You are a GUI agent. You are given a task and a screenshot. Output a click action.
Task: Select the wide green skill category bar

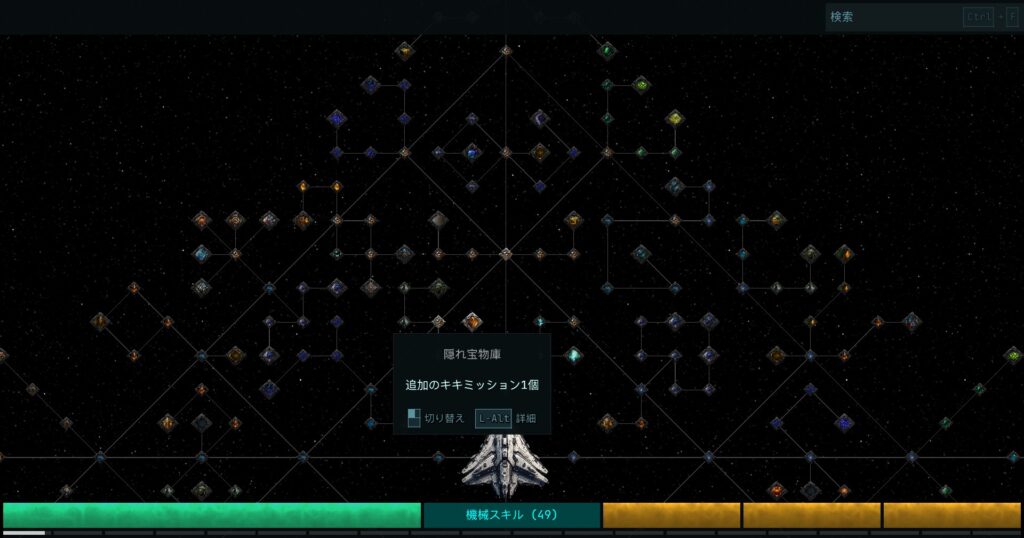tap(211, 515)
